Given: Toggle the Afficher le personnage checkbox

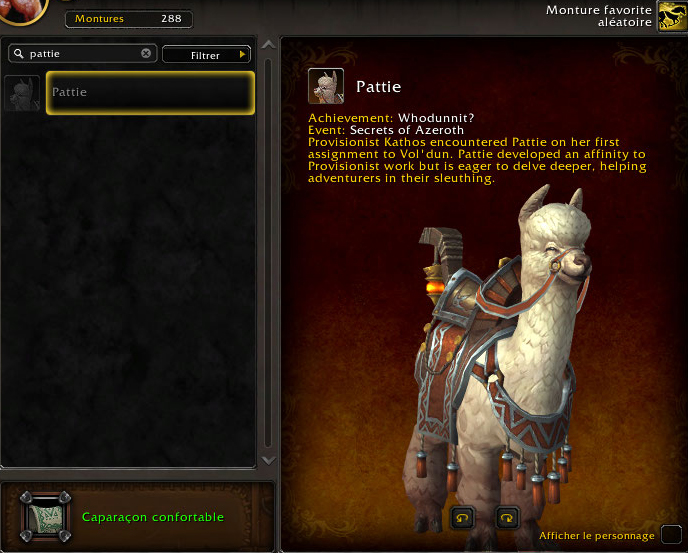Looking at the screenshot, I should click(671, 534).
